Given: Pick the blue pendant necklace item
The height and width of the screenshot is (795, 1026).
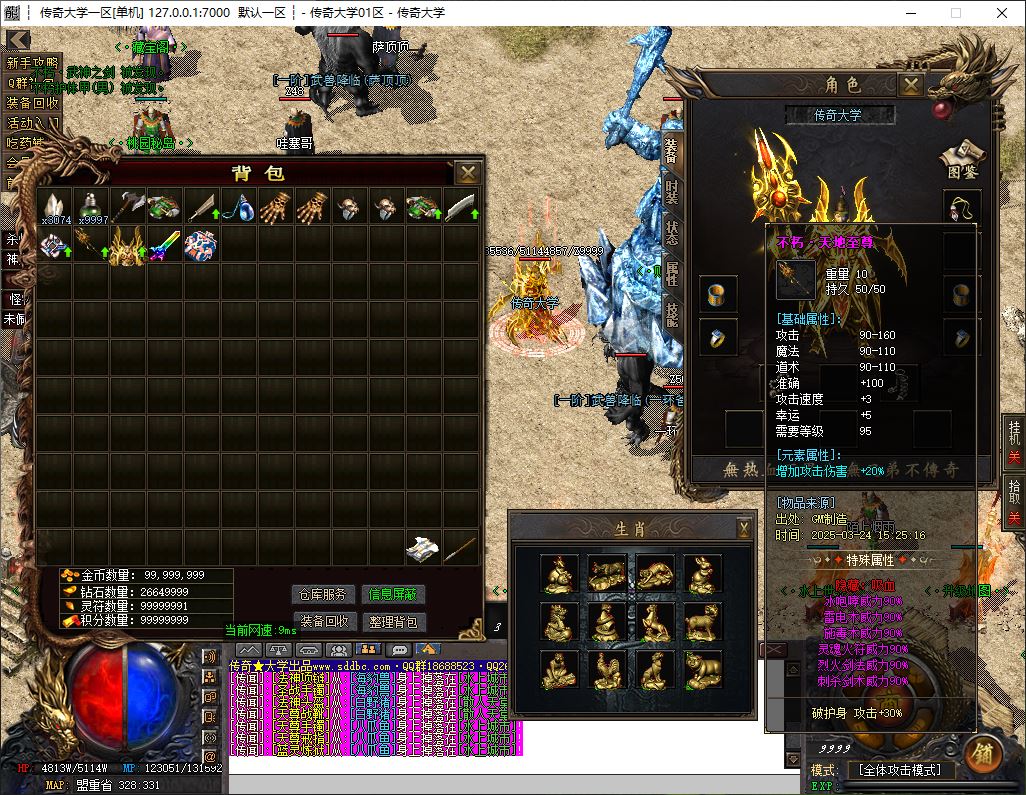Looking at the screenshot, I should 237,208.
